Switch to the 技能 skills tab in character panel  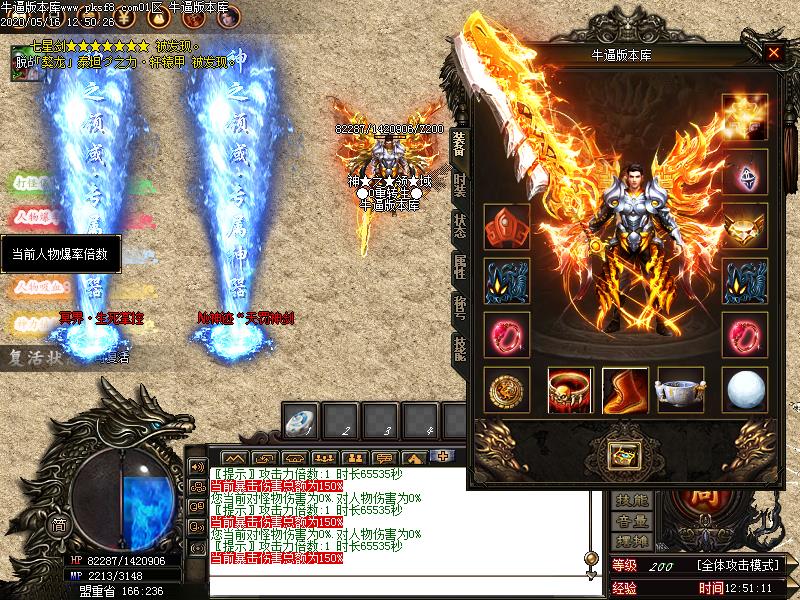click(x=459, y=346)
